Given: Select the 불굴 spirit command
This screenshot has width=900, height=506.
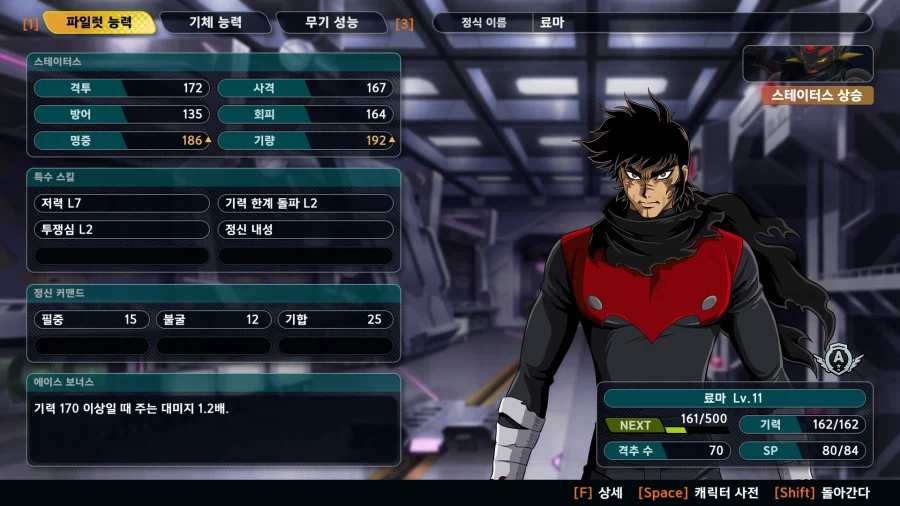Looking at the screenshot, I should click(213, 320).
